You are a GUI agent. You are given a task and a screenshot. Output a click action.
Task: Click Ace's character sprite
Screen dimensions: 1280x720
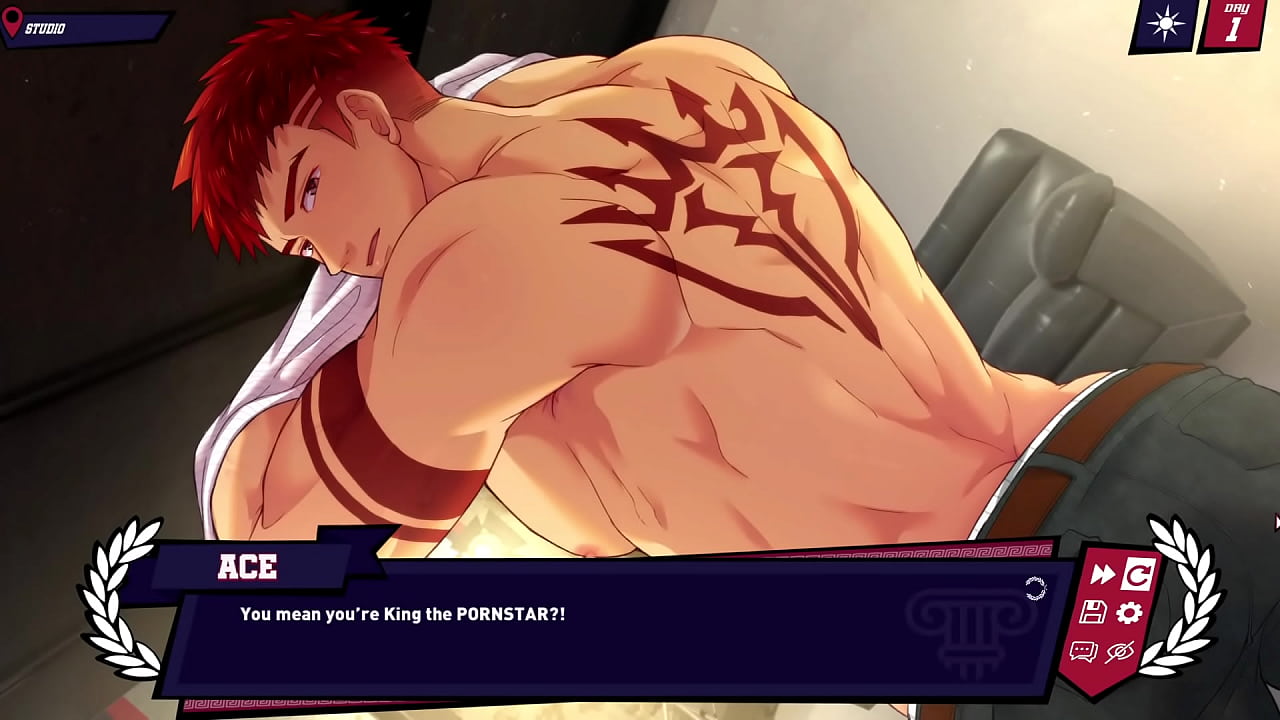(x=600, y=280)
